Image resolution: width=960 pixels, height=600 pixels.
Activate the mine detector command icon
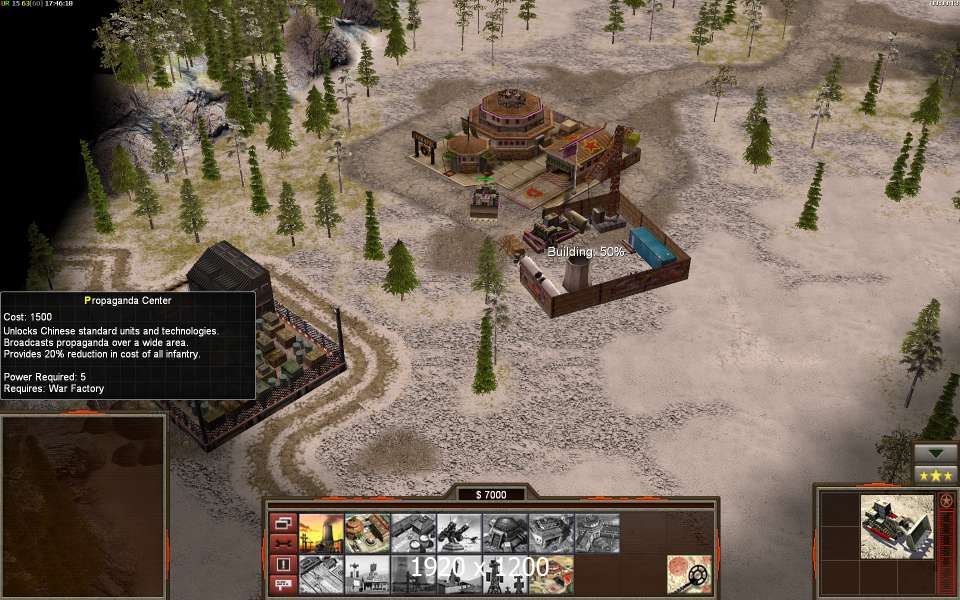point(689,574)
